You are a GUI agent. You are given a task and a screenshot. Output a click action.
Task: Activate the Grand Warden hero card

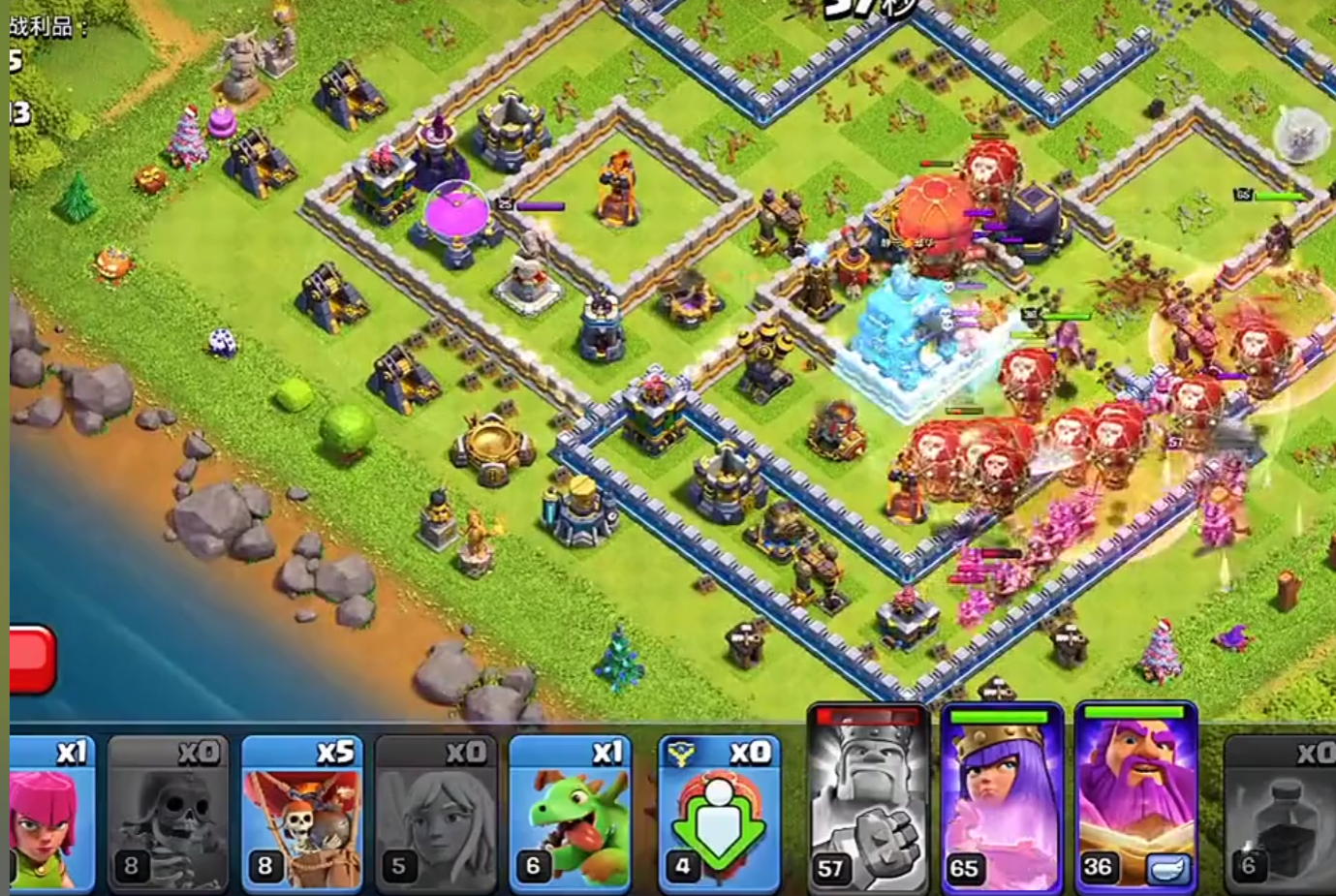point(1135,799)
